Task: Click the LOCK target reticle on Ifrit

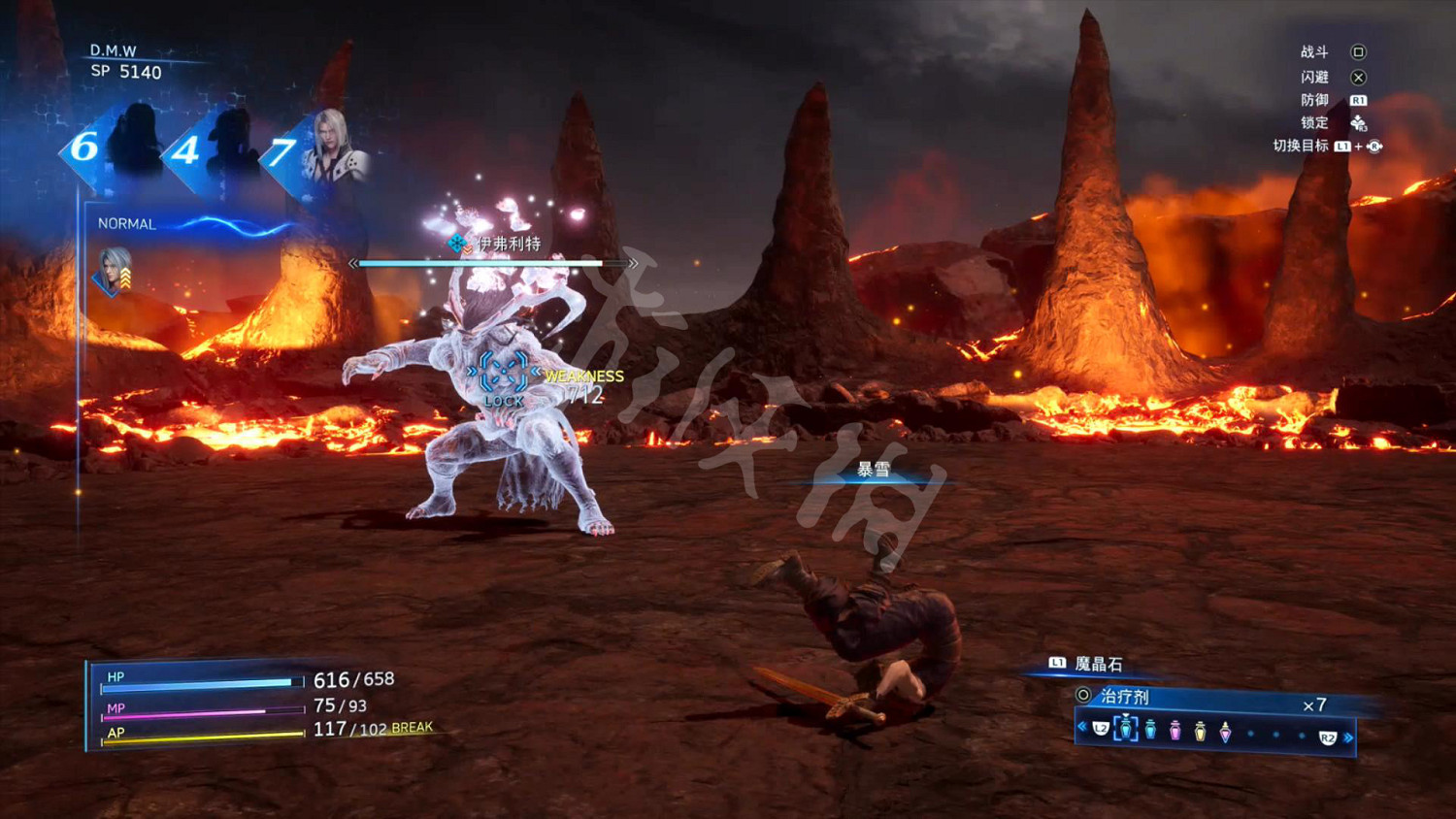Action: click(x=503, y=373)
